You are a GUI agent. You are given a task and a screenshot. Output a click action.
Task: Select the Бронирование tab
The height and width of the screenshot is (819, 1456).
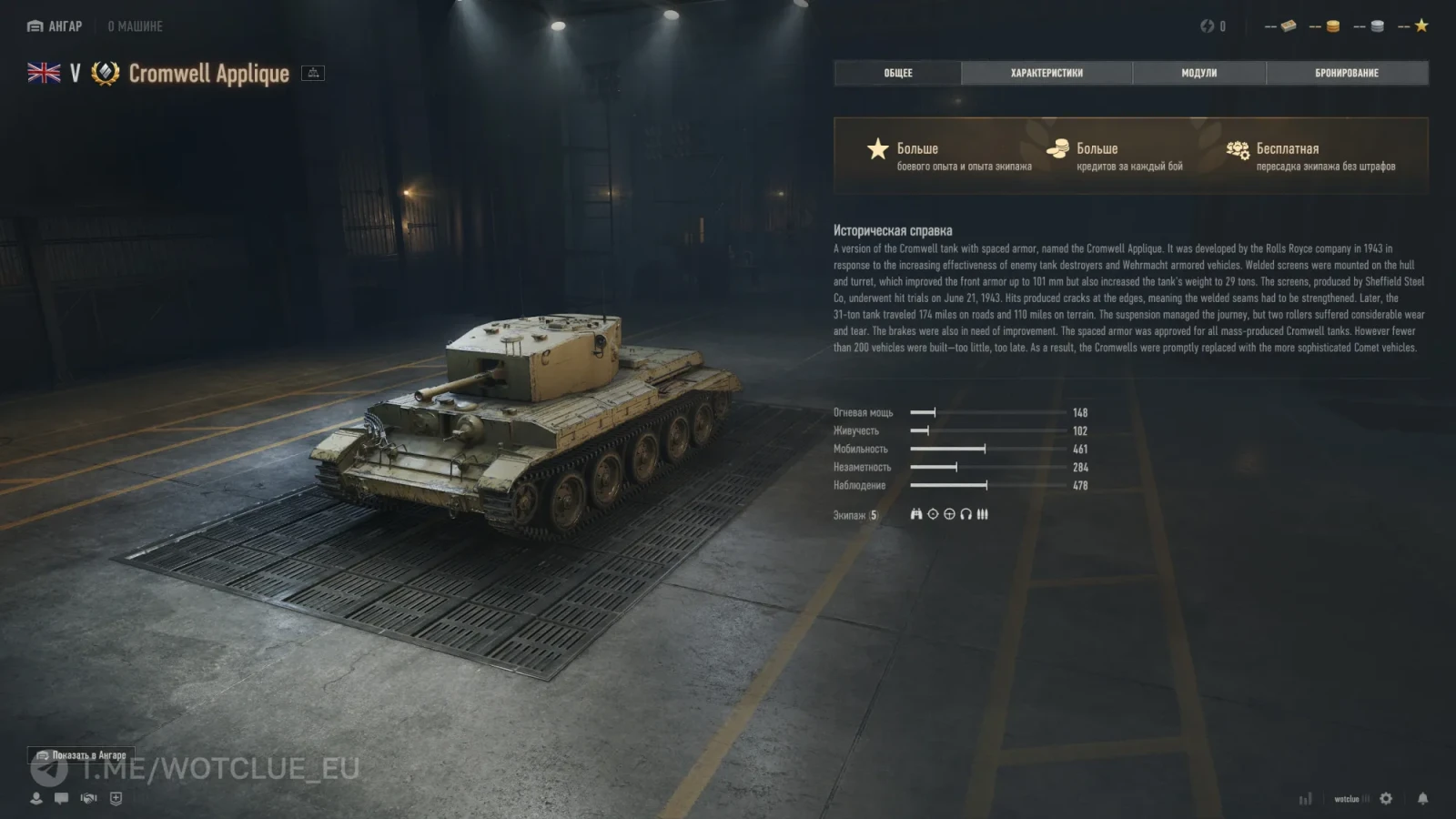point(1346,73)
